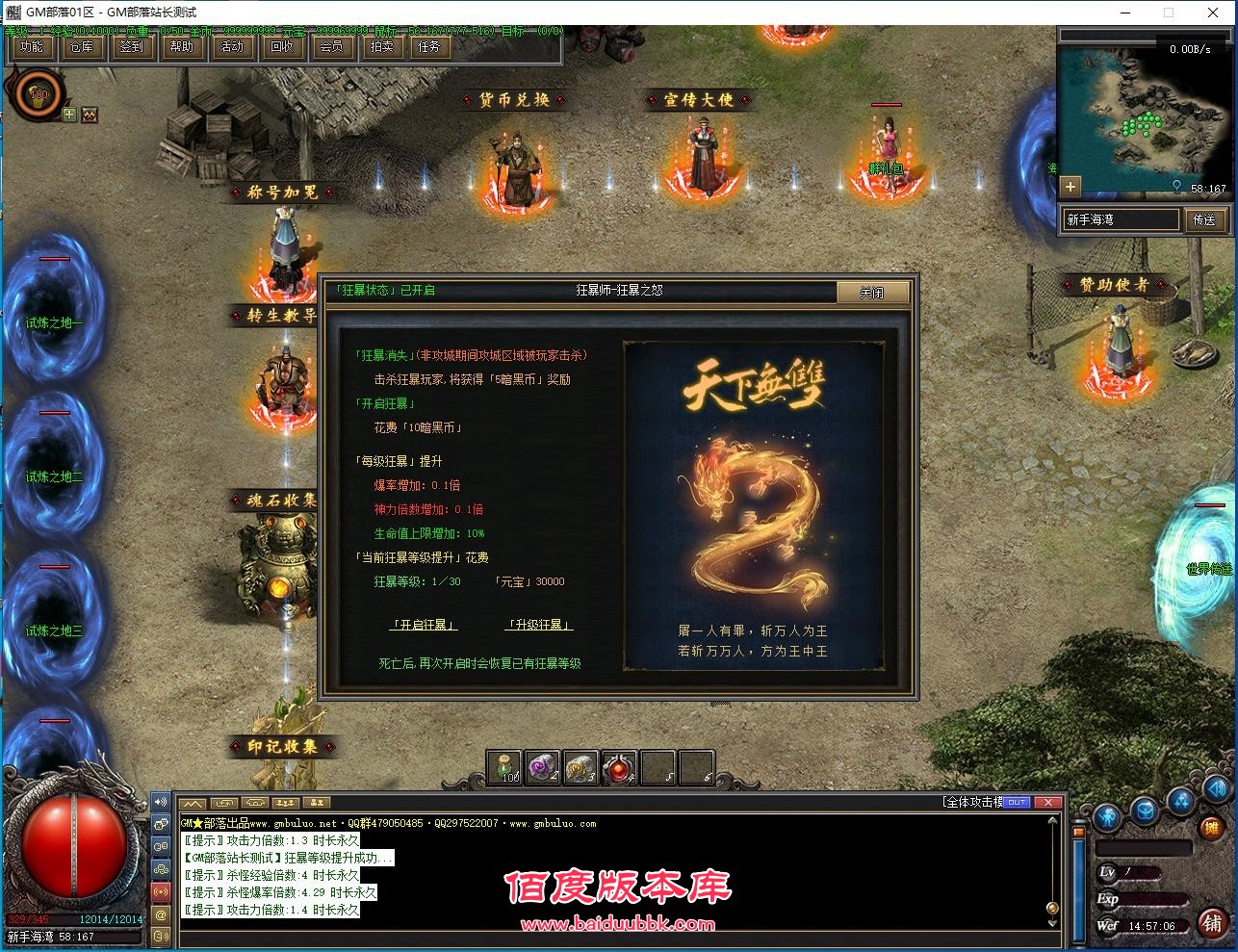
Task: Open the 拍卖 auction house
Action: [x=381, y=46]
